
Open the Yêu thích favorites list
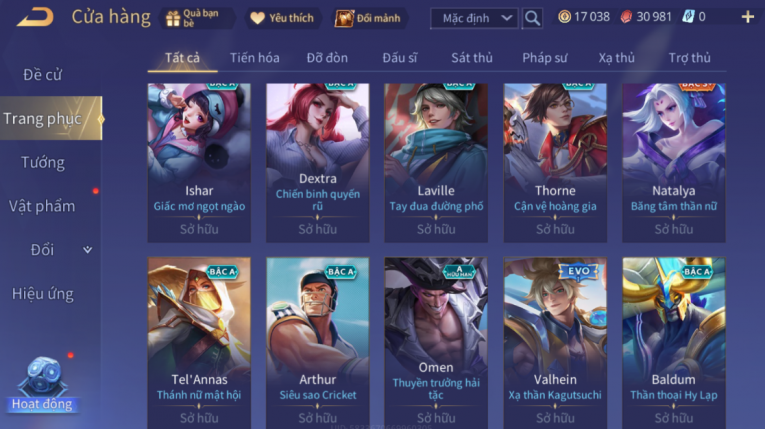point(282,18)
